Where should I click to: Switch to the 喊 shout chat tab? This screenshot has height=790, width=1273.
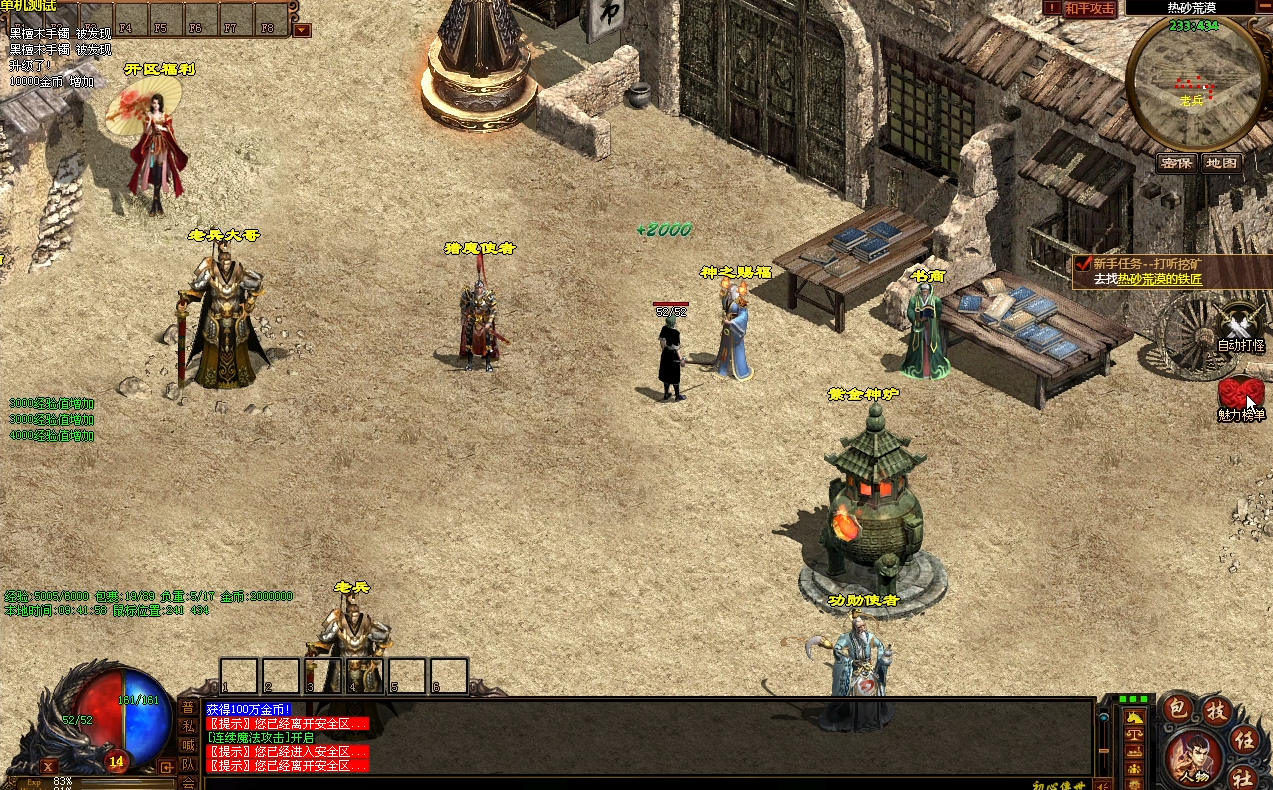coord(187,745)
